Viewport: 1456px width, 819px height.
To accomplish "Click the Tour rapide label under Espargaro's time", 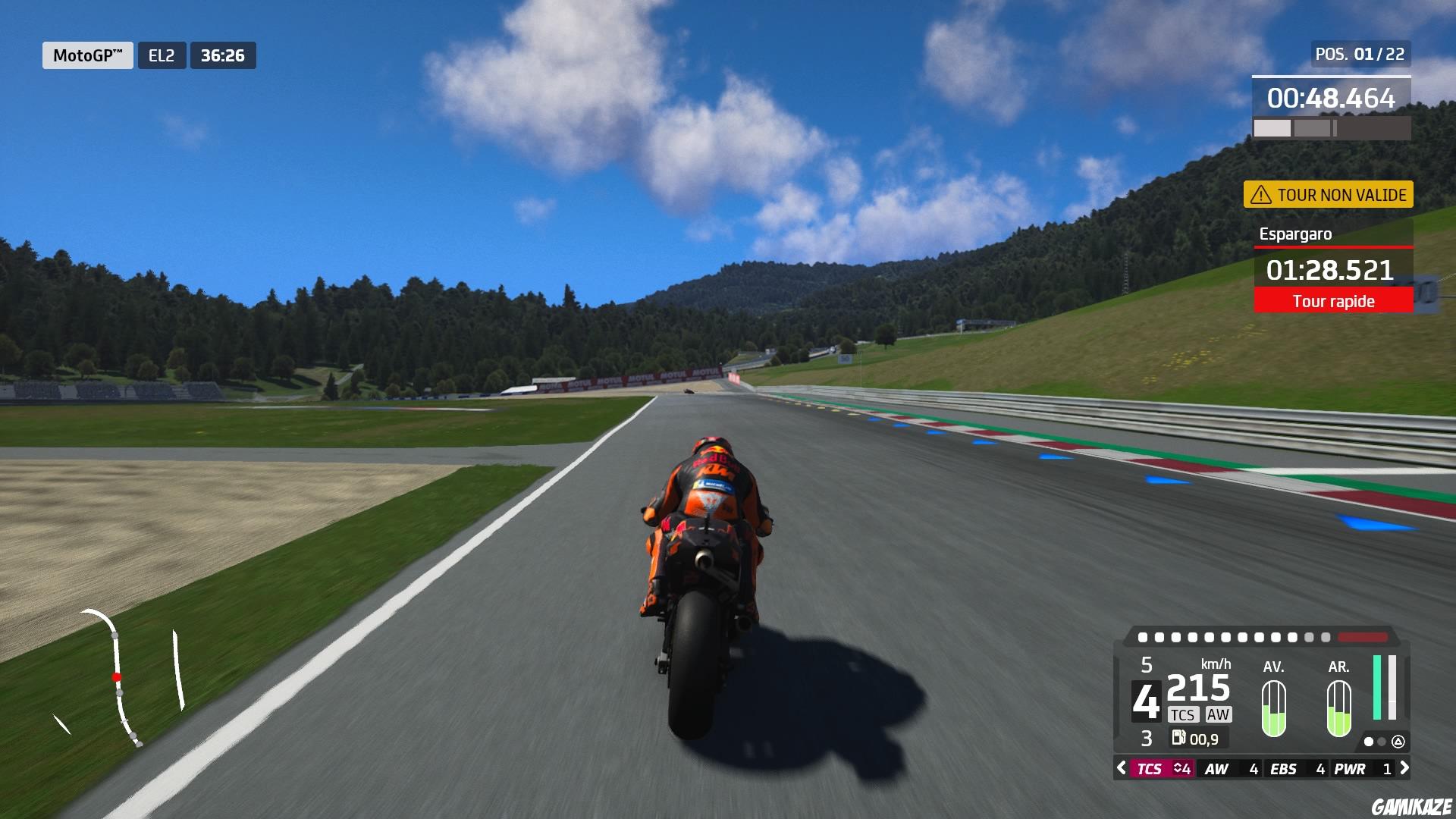I will click(1333, 301).
